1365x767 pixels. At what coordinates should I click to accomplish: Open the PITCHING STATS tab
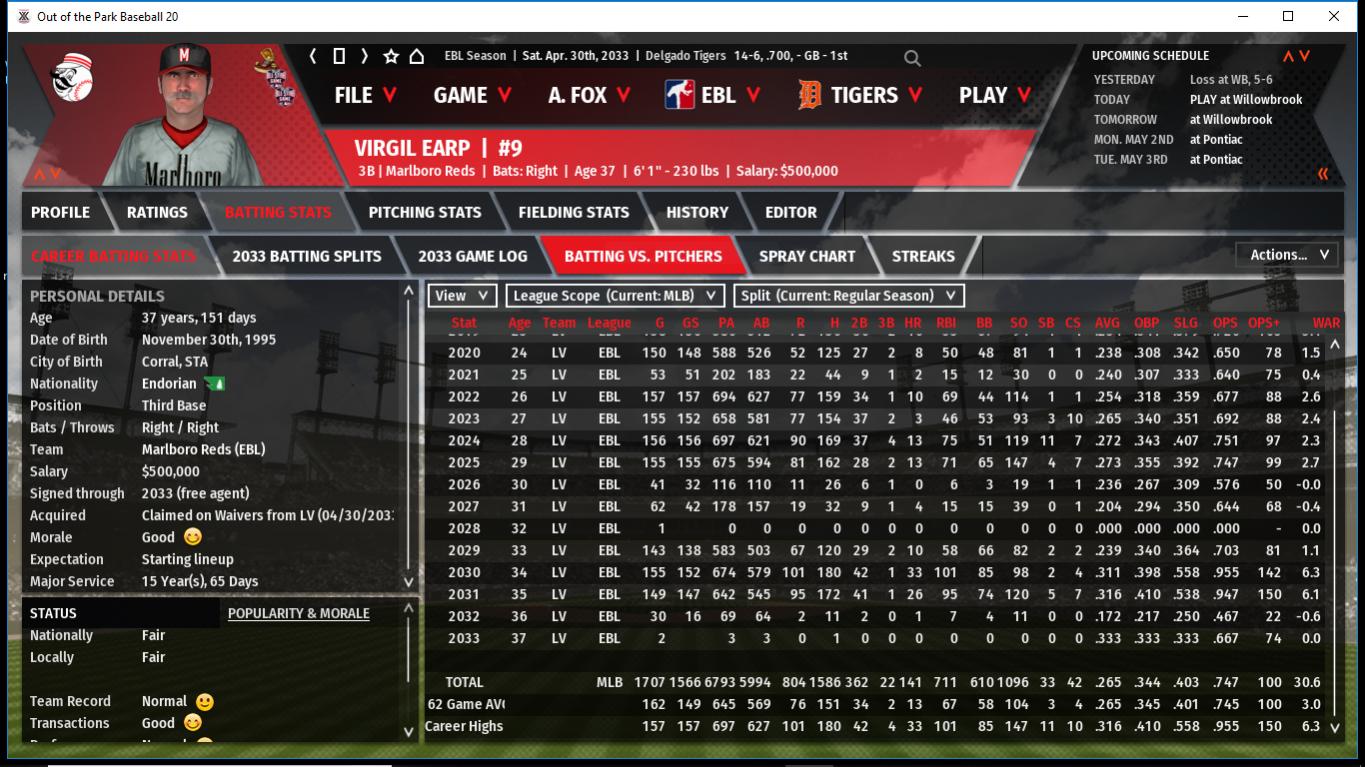click(x=424, y=212)
